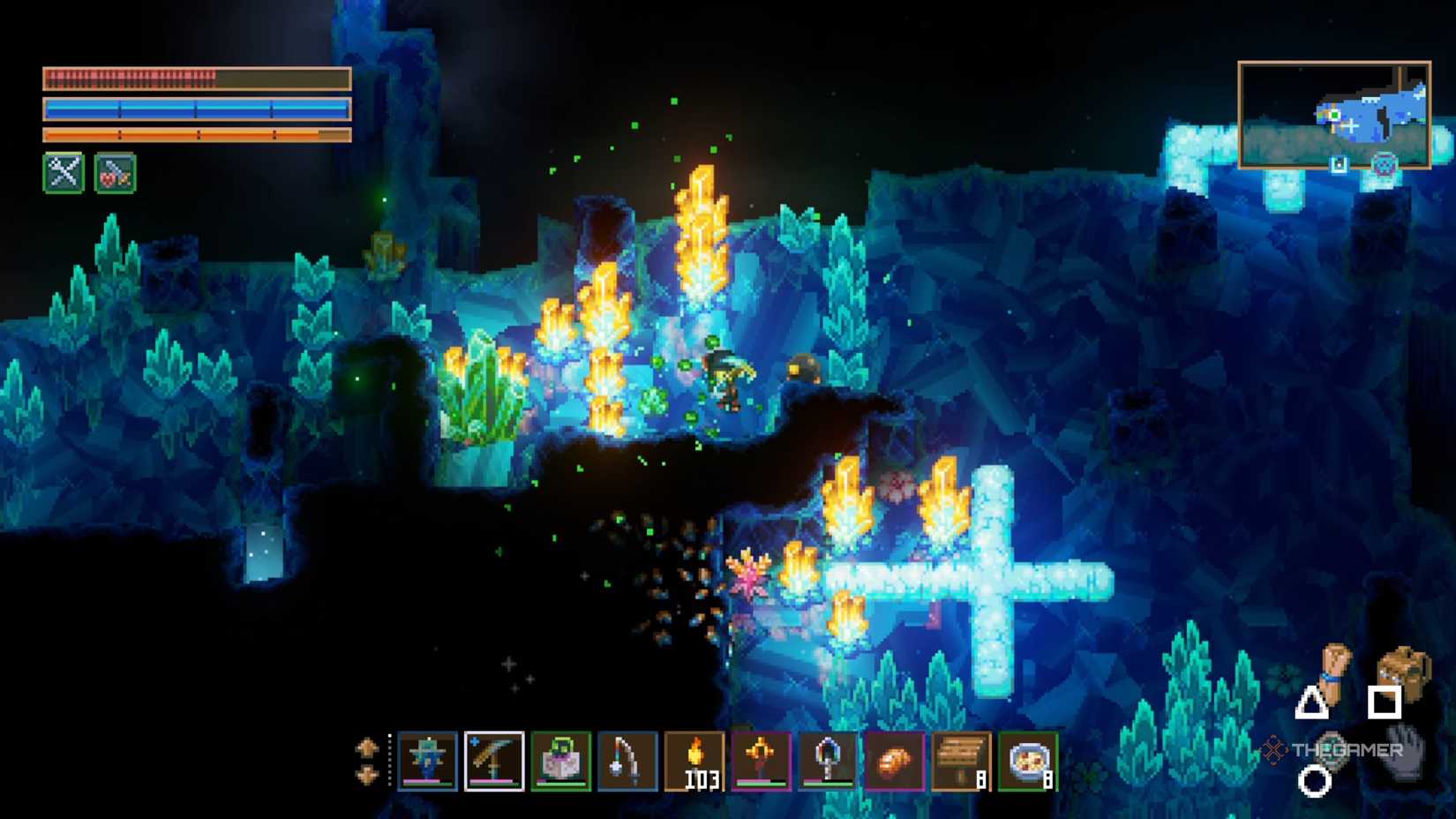Choose the green slime block hotbar slot
1456x819 pixels.
point(561,760)
